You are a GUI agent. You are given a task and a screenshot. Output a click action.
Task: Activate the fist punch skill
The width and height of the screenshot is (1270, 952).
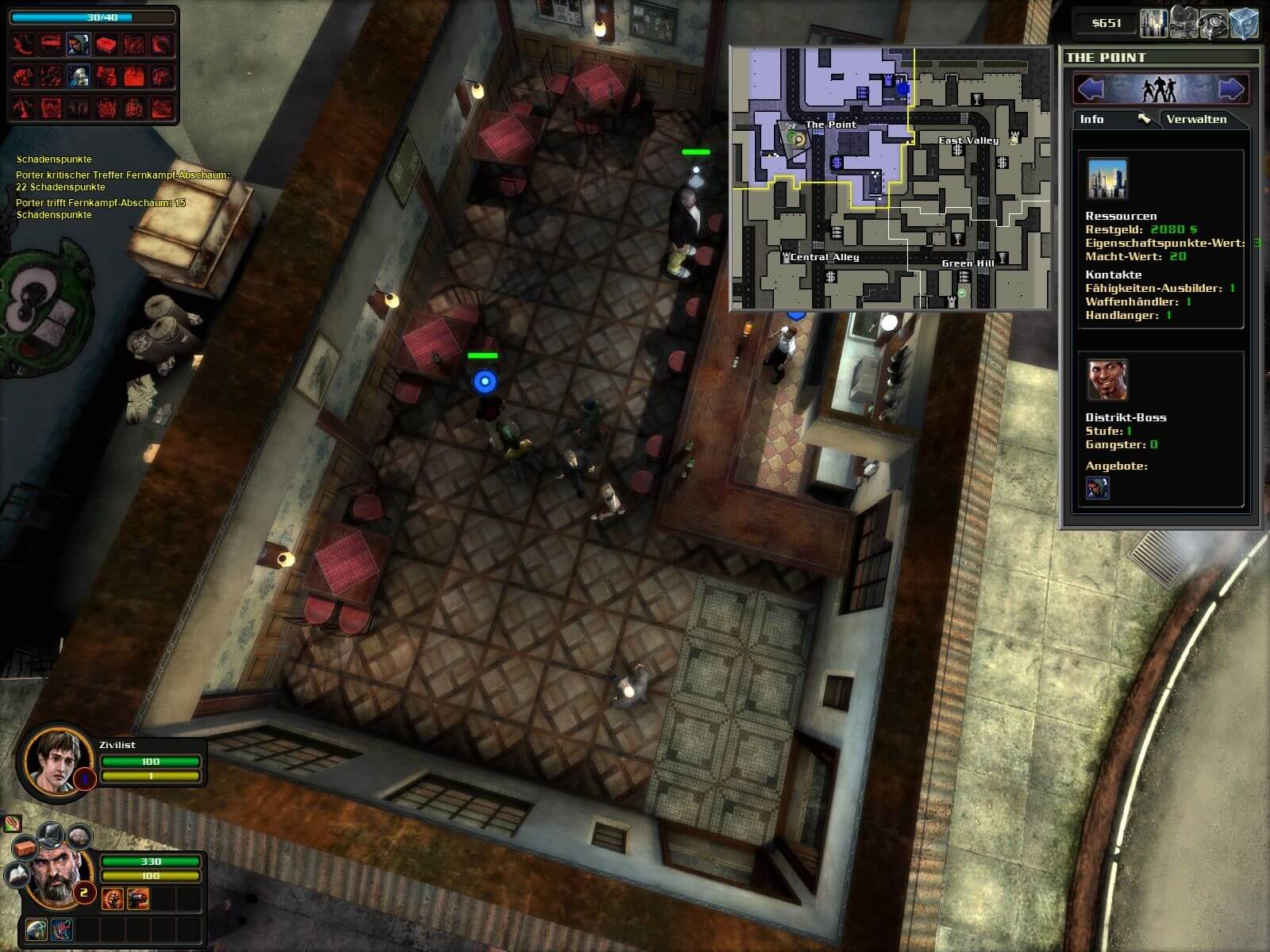112,898
